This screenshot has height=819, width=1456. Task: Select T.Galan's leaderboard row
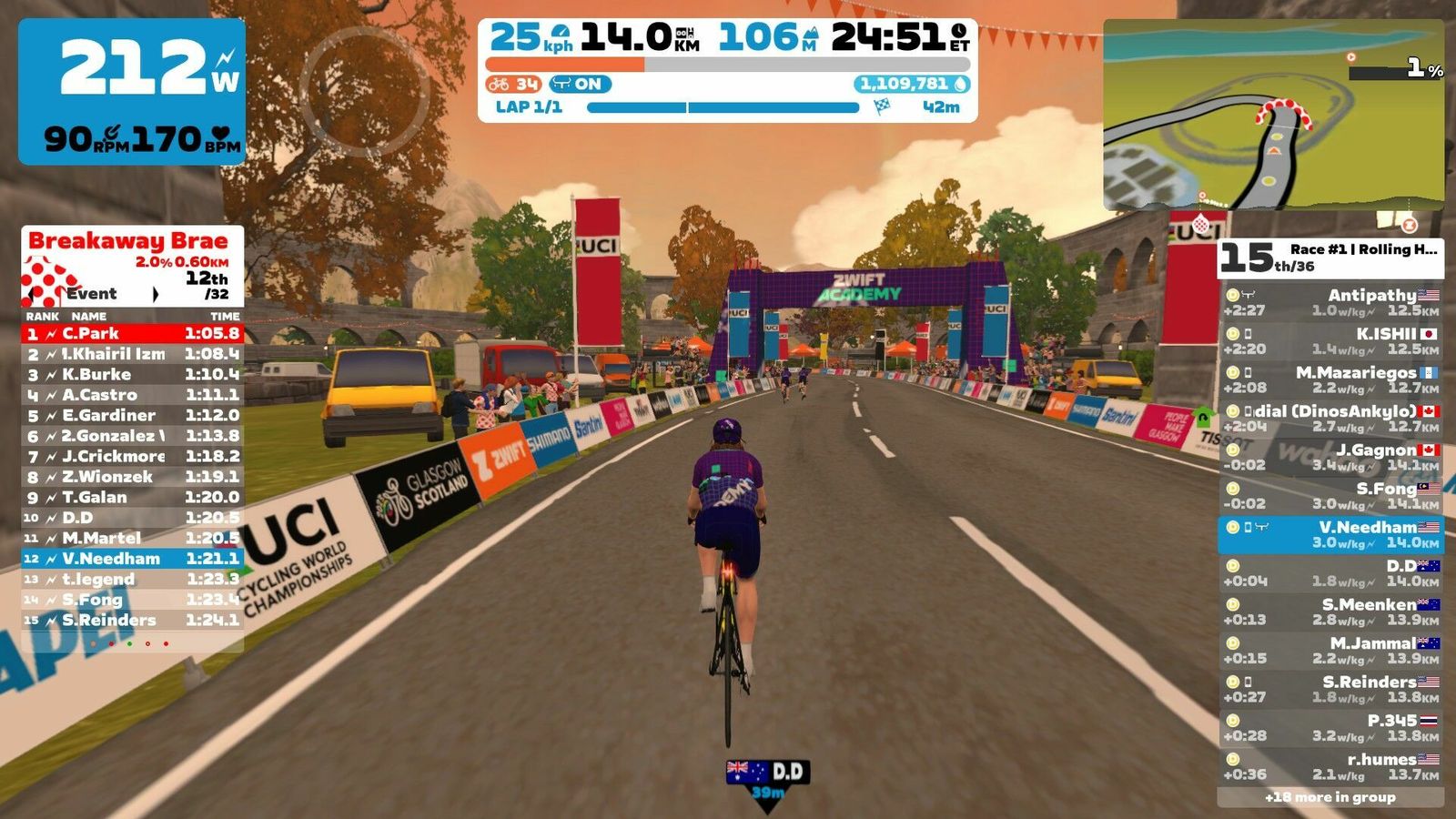click(x=132, y=498)
